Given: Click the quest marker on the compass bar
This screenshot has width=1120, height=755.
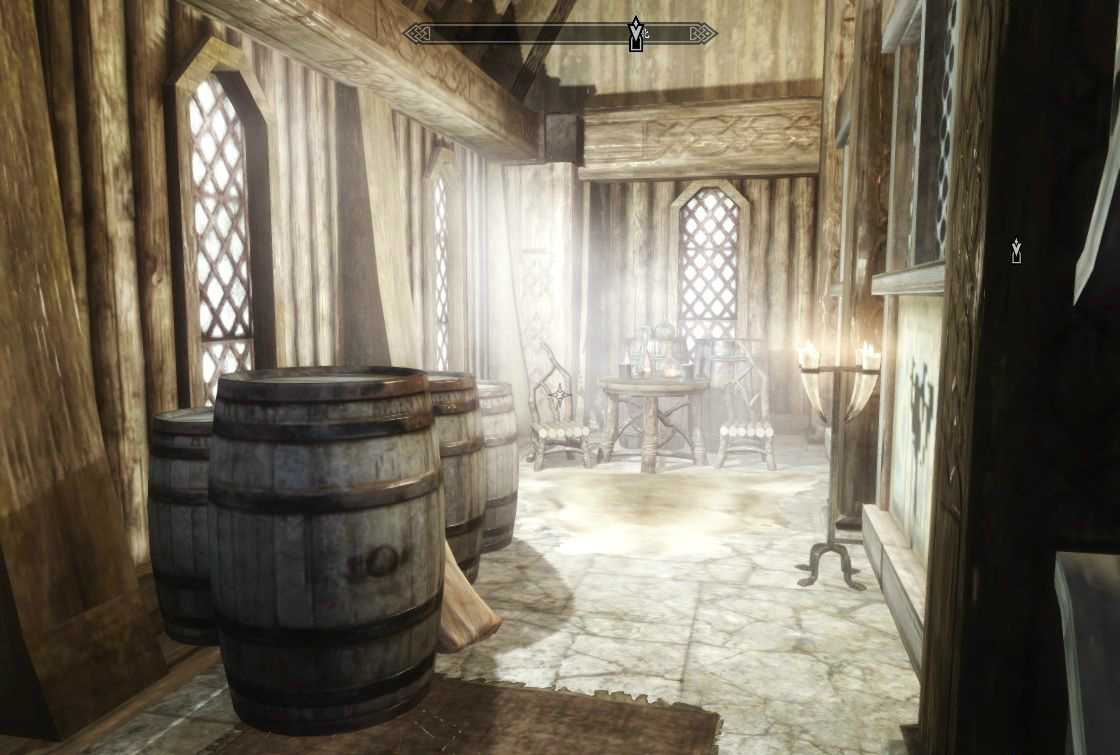Looking at the screenshot, I should [635, 33].
